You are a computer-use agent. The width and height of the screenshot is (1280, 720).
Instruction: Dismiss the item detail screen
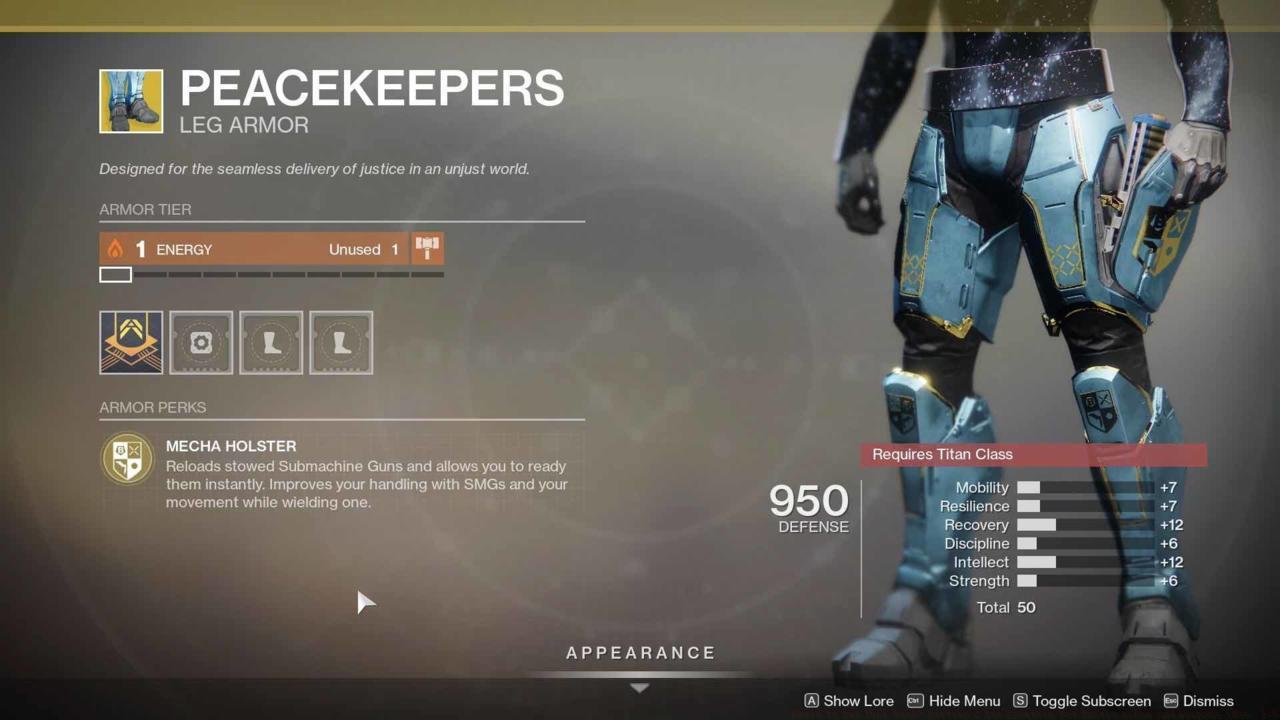coord(1208,701)
